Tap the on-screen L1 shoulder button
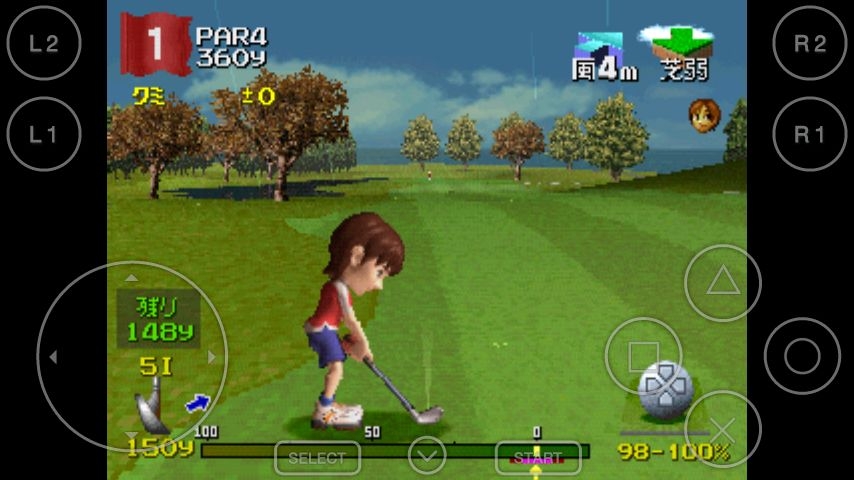This screenshot has height=480, width=854. [x=44, y=135]
